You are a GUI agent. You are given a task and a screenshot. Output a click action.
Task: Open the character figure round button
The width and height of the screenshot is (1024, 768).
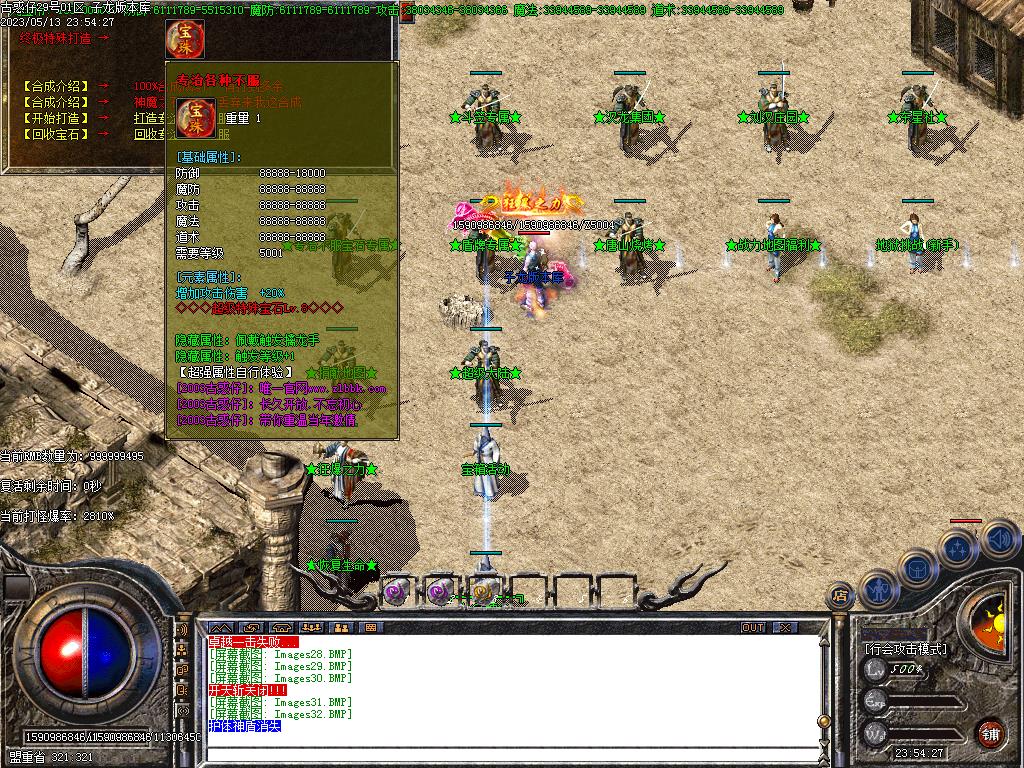click(877, 588)
